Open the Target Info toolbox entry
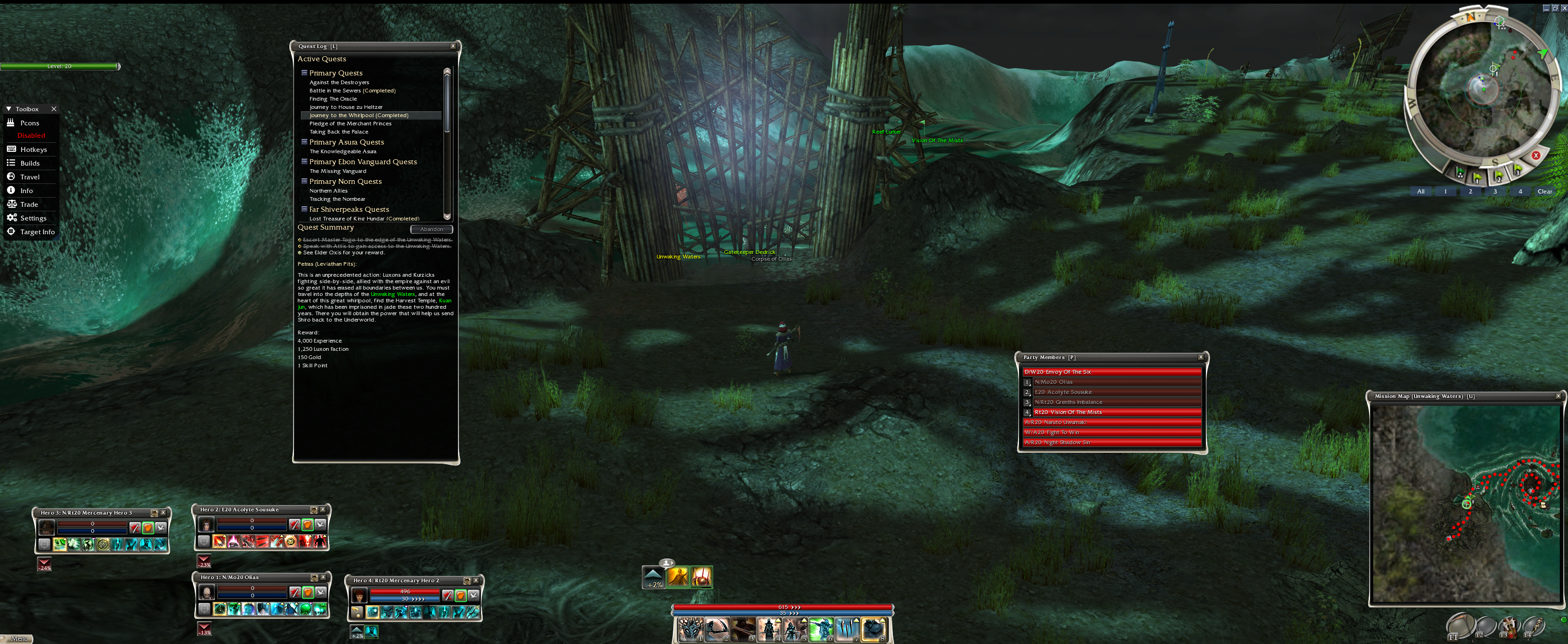 tap(37, 232)
